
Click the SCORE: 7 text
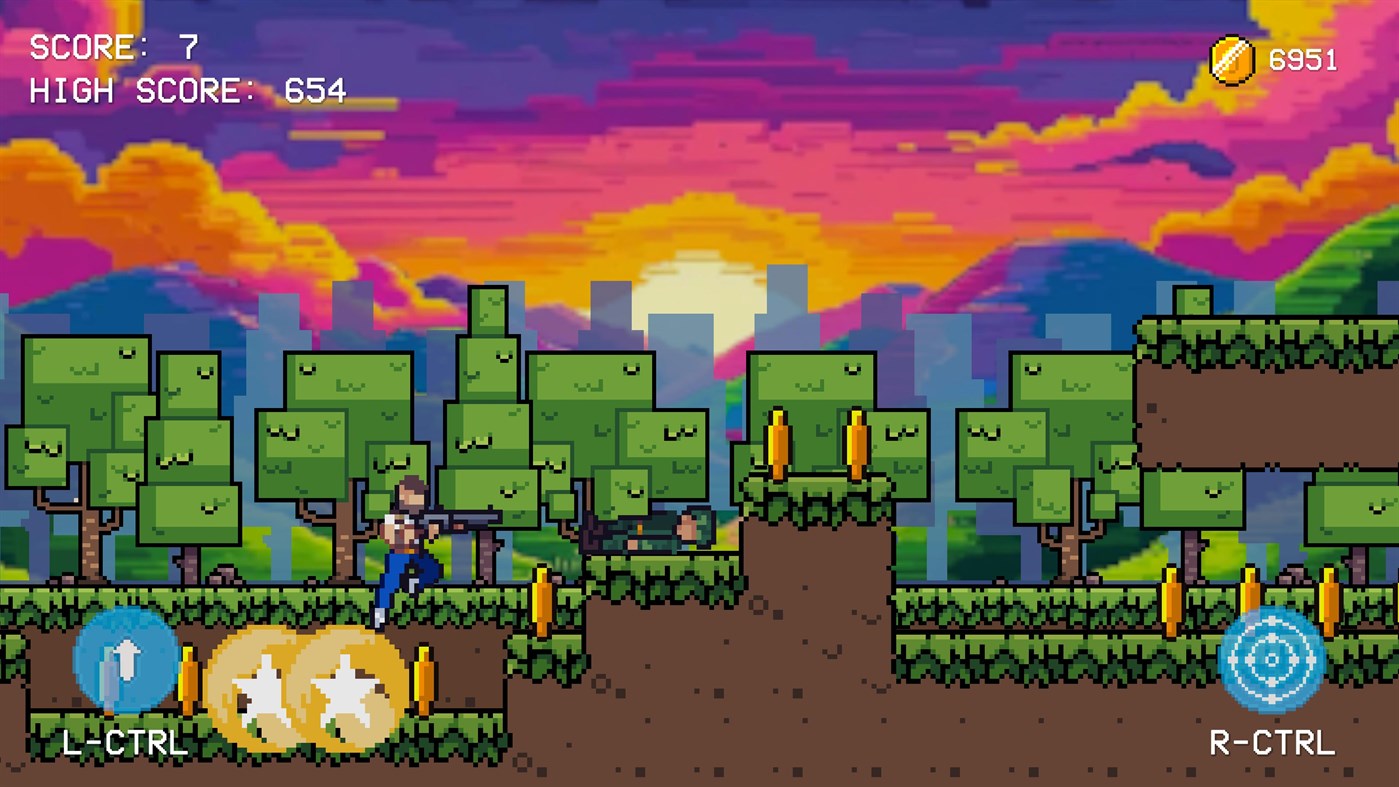point(112,45)
